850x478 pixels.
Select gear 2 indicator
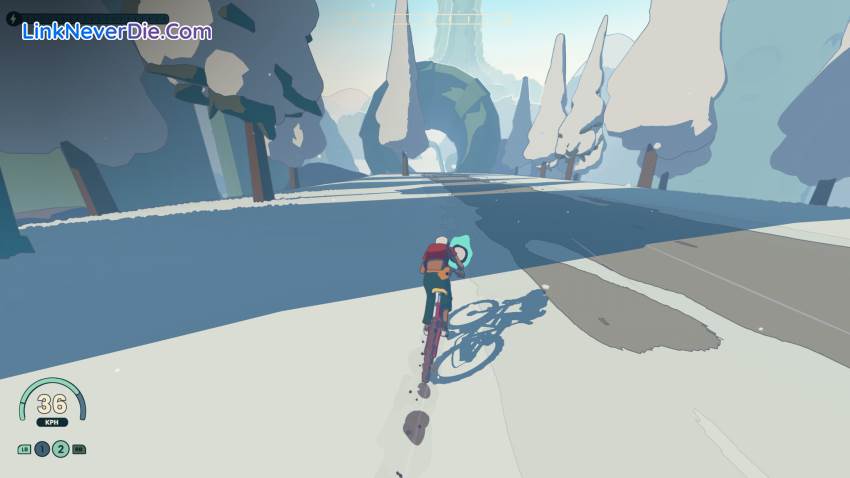[61, 449]
